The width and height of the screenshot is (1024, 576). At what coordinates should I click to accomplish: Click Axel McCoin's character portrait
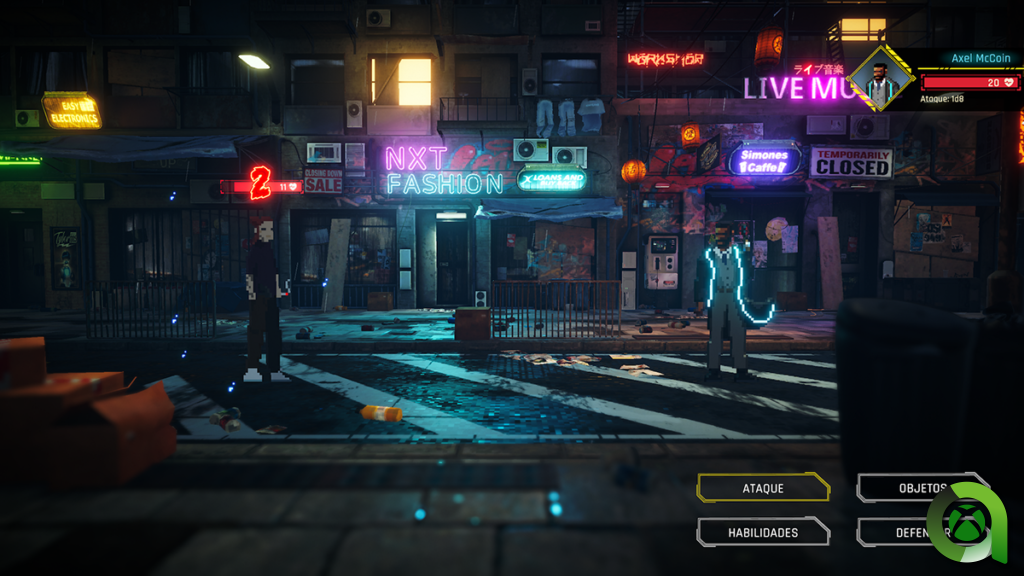pyautogui.click(x=880, y=79)
